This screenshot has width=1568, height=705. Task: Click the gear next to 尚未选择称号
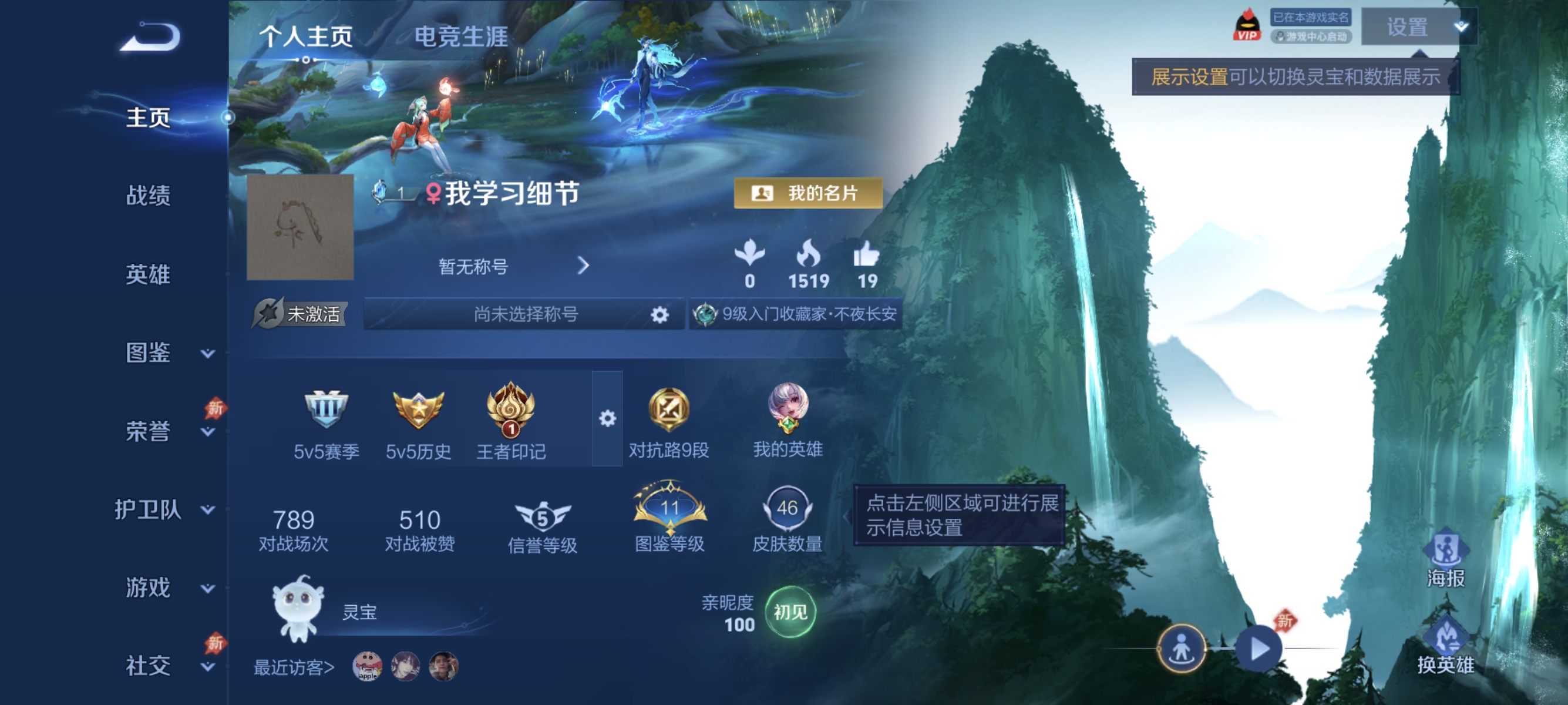(659, 314)
